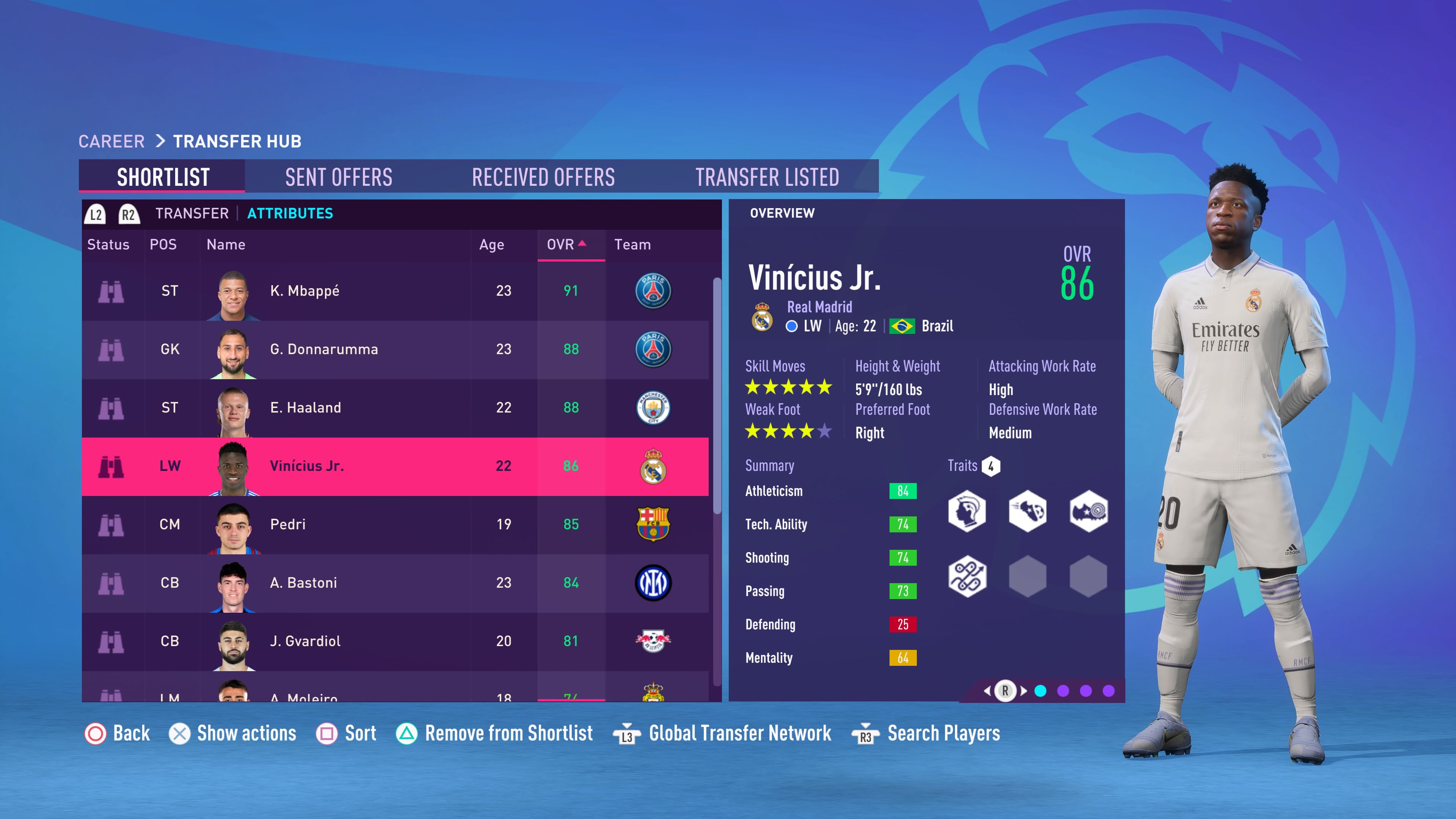Viewport: 1456px width, 819px height.
Task: Click the Athleticism rating bar showing 84
Action: (903, 491)
